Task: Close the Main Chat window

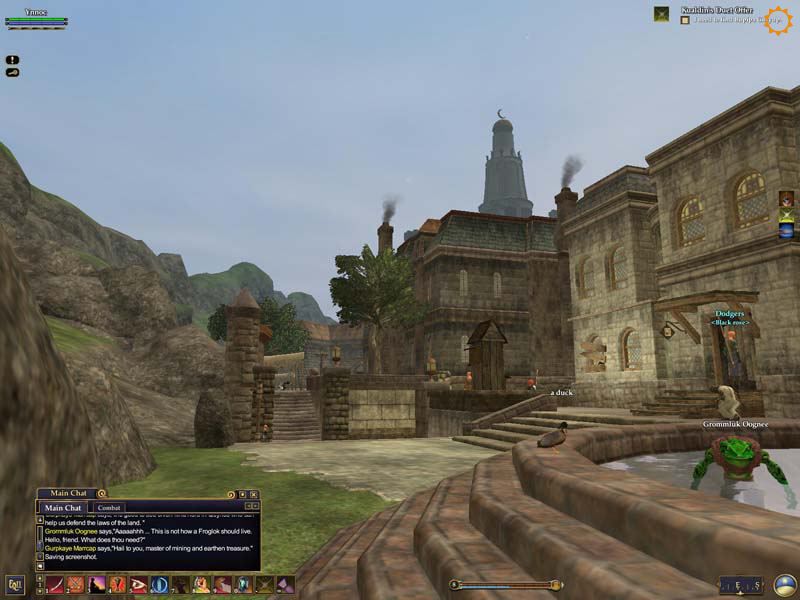Action: point(254,494)
